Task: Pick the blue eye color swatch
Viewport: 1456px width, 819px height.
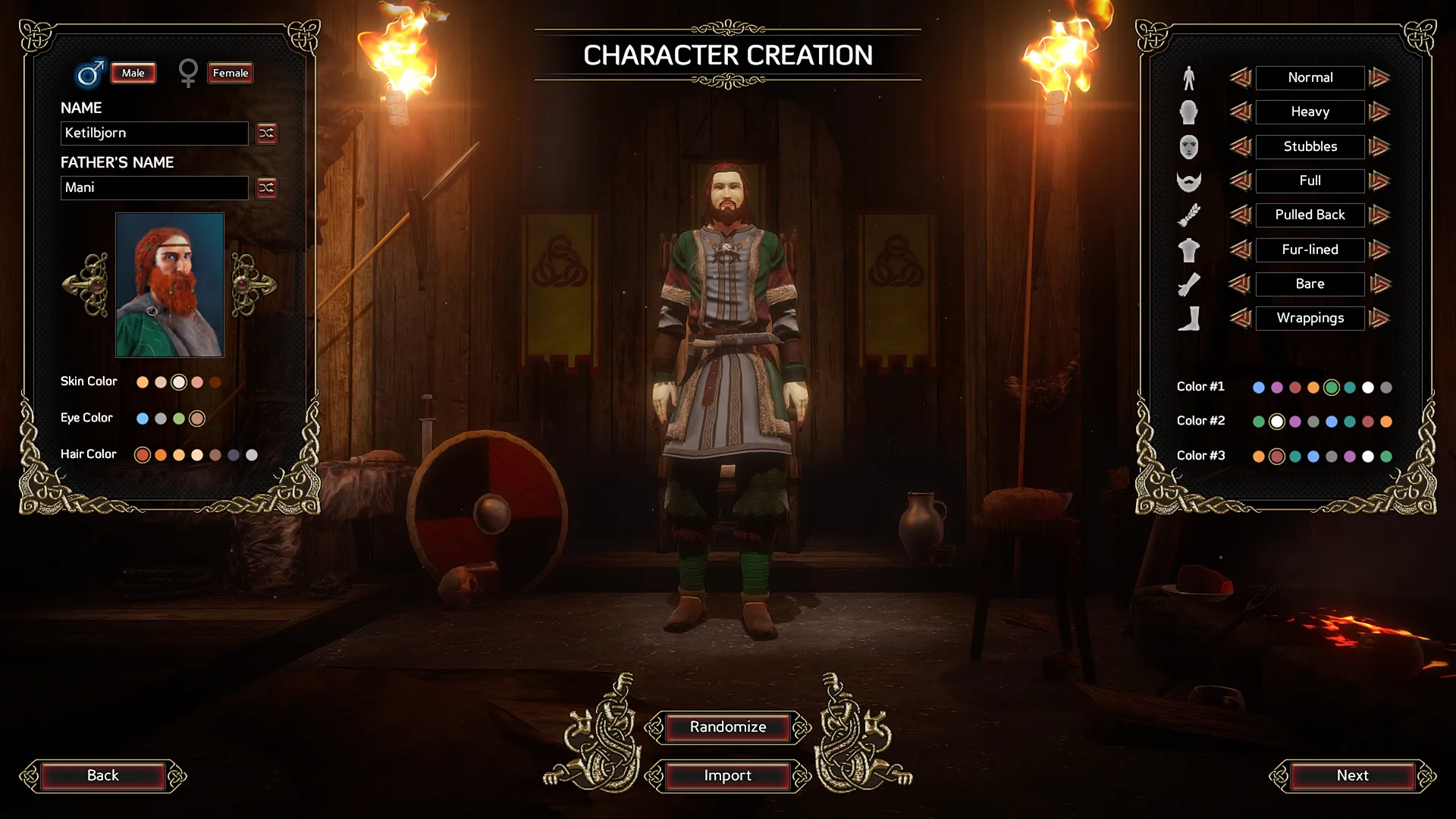Action: [x=143, y=419]
